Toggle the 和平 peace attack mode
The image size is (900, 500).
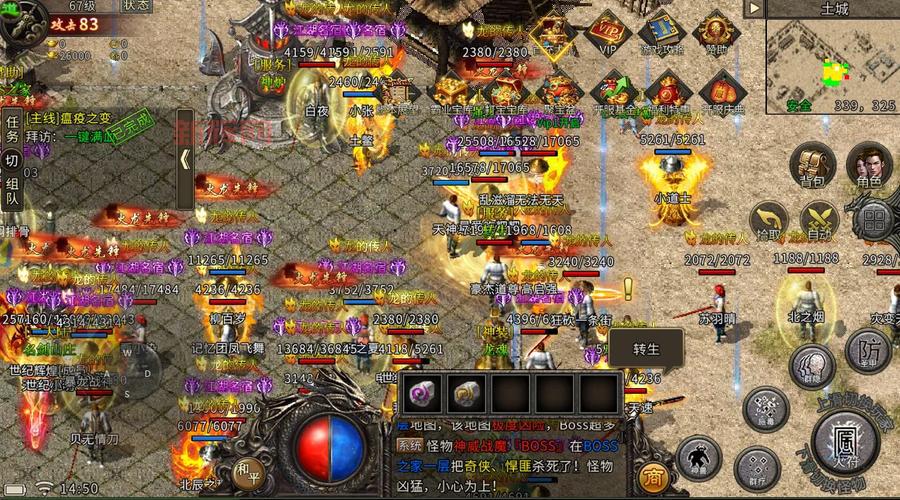247,468
